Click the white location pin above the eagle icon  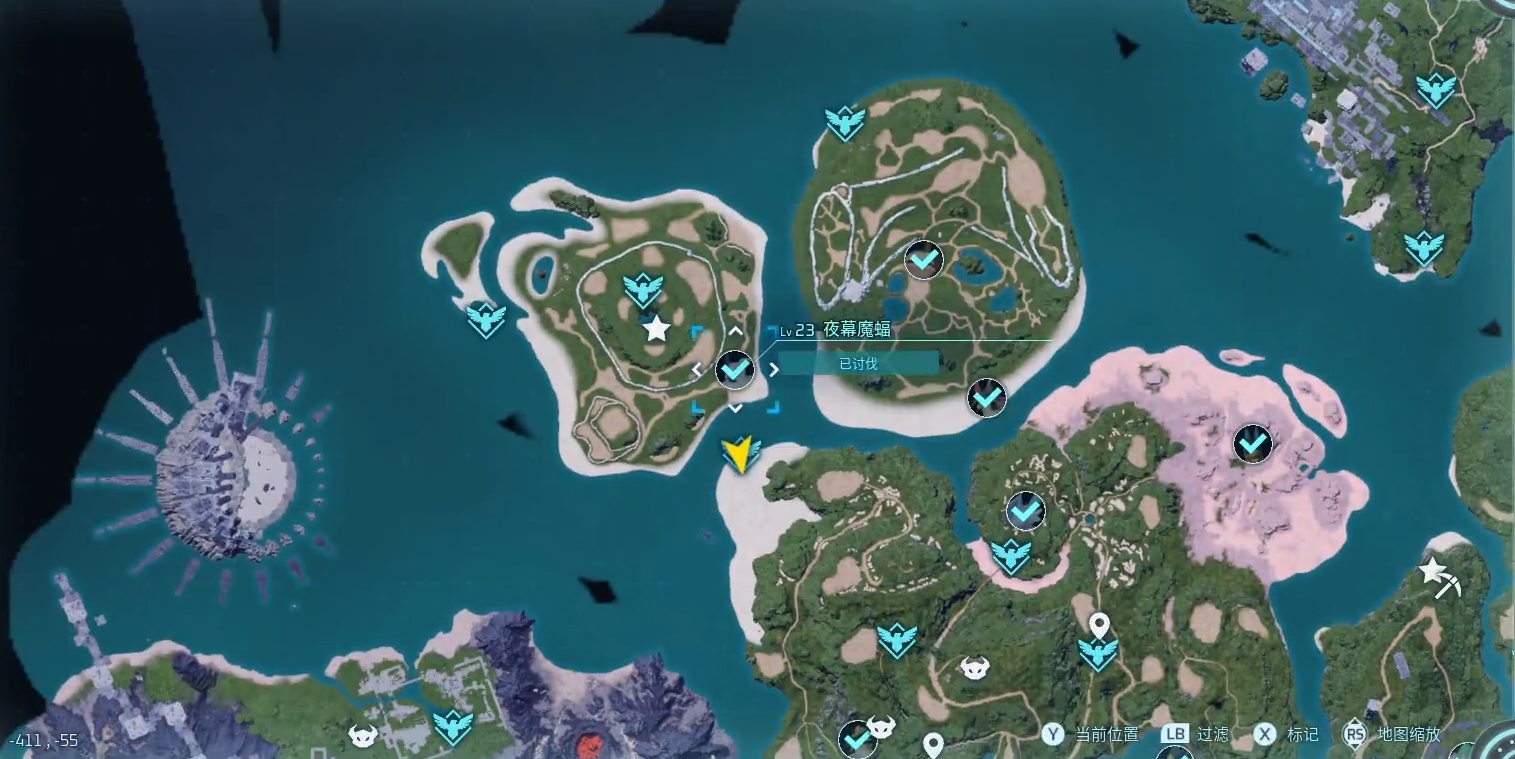[x=1099, y=625]
